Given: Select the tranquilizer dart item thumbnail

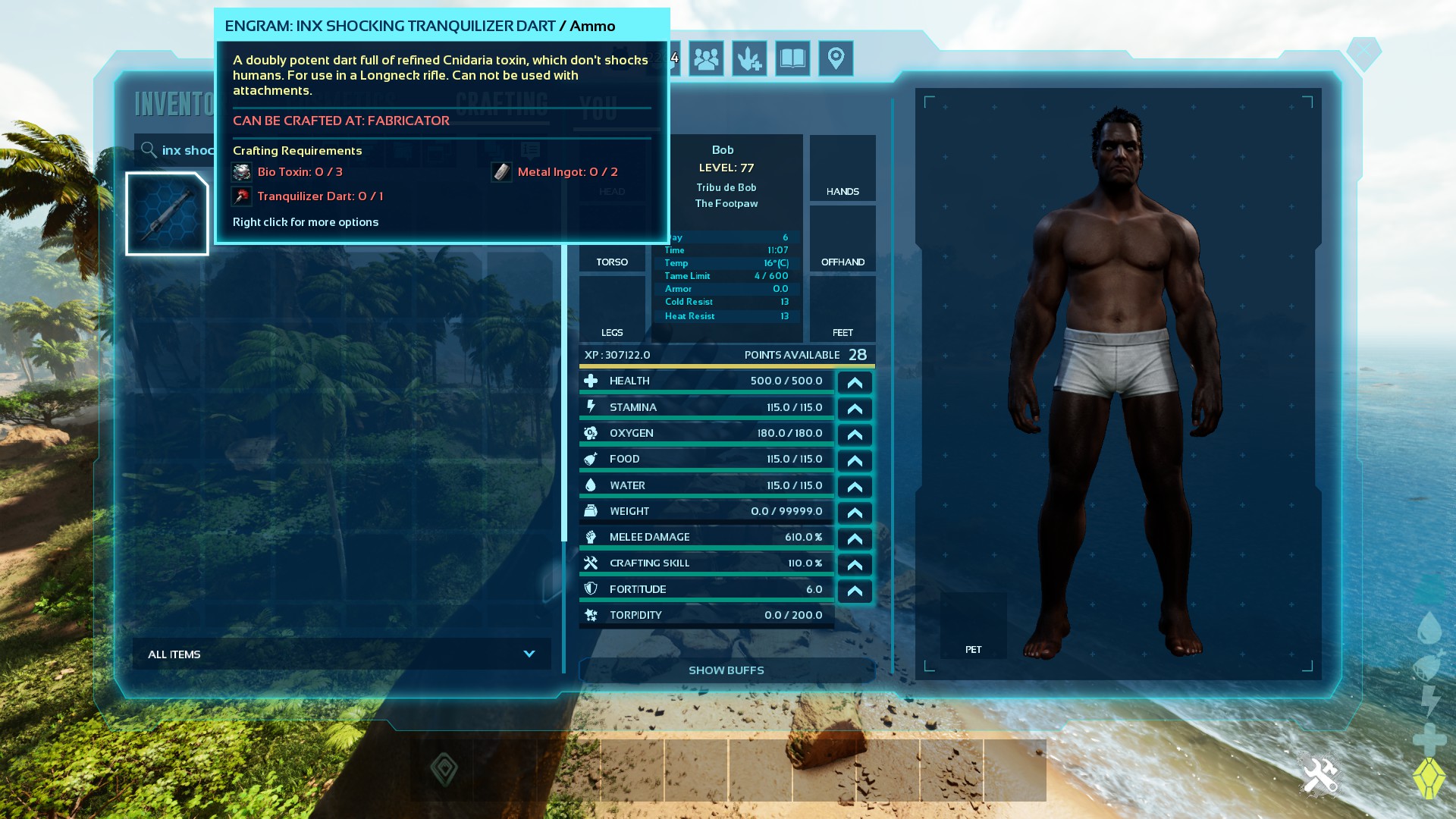Looking at the screenshot, I should pos(167,213).
